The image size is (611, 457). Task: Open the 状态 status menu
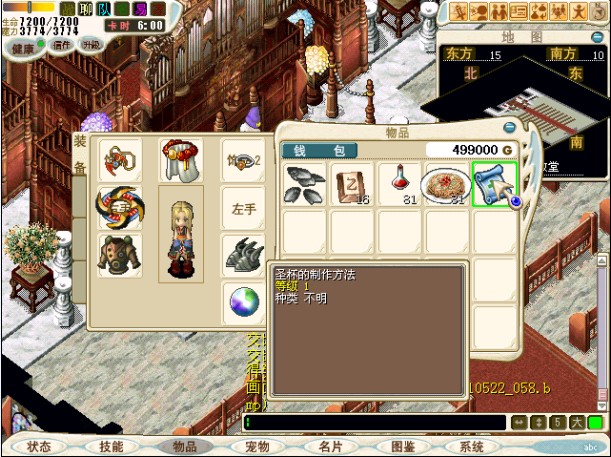click(x=39, y=447)
